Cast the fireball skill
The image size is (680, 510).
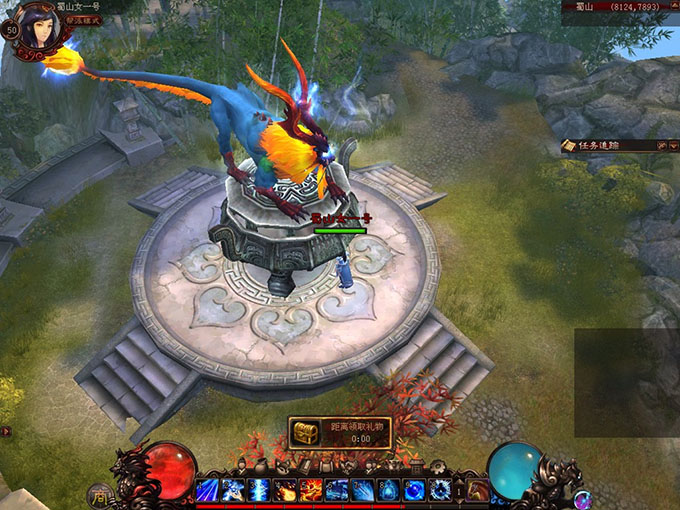pyautogui.click(x=286, y=490)
